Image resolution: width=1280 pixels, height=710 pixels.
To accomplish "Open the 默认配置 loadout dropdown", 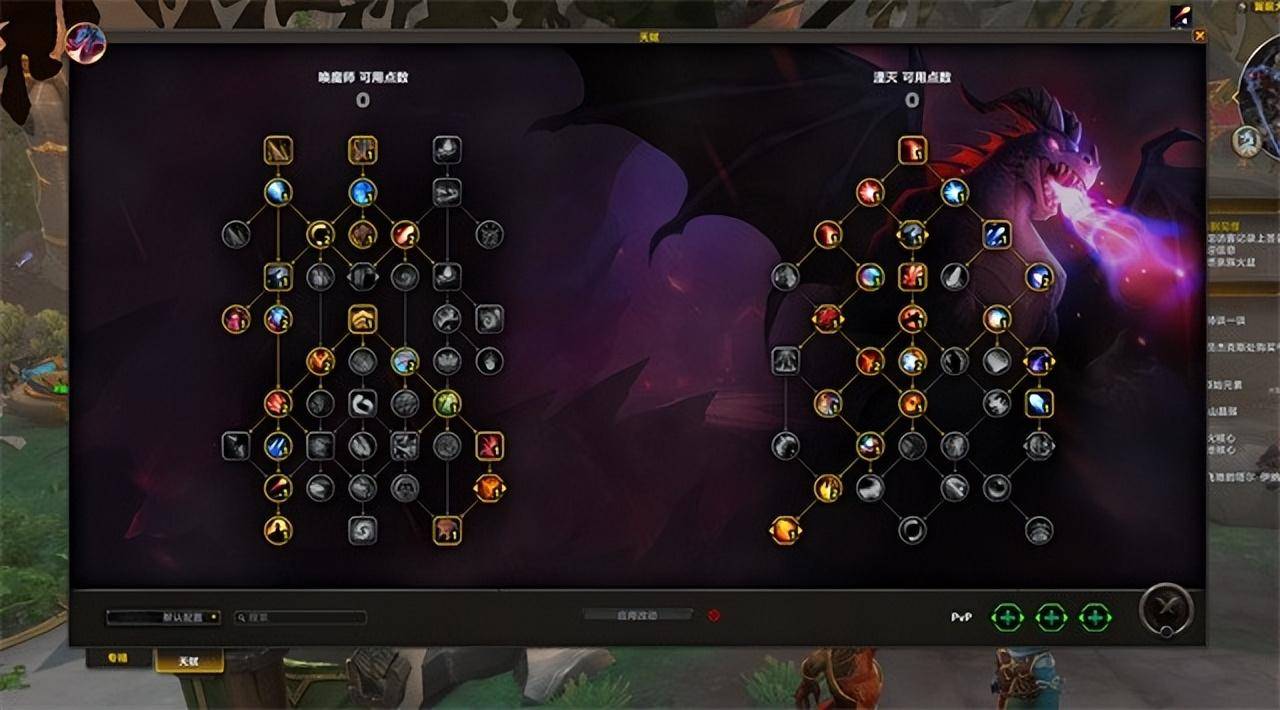I will (164, 617).
